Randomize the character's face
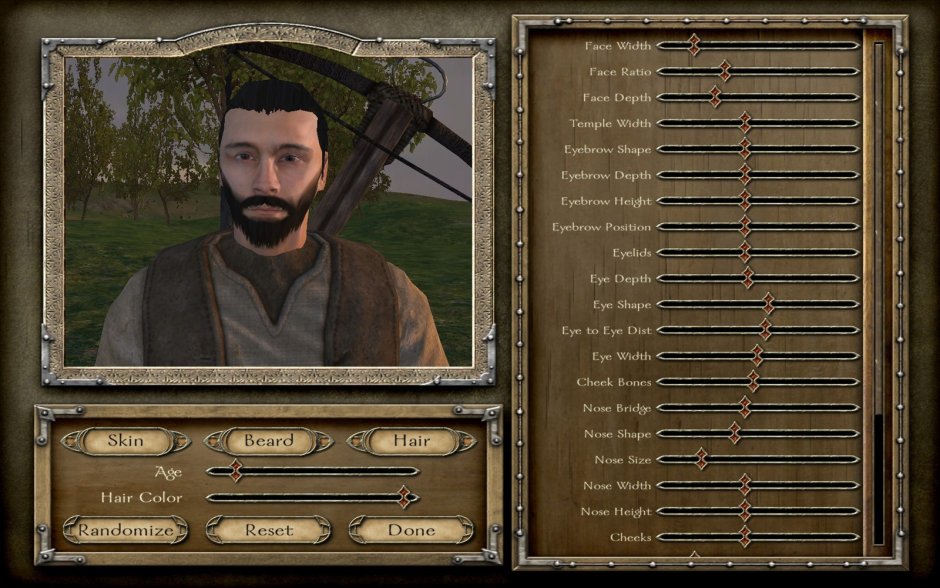 (126, 530)
